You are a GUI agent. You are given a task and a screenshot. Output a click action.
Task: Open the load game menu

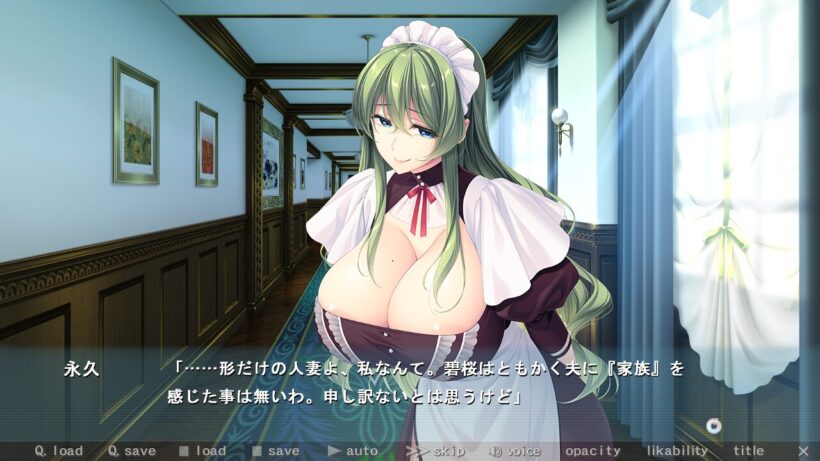(204, 451)
